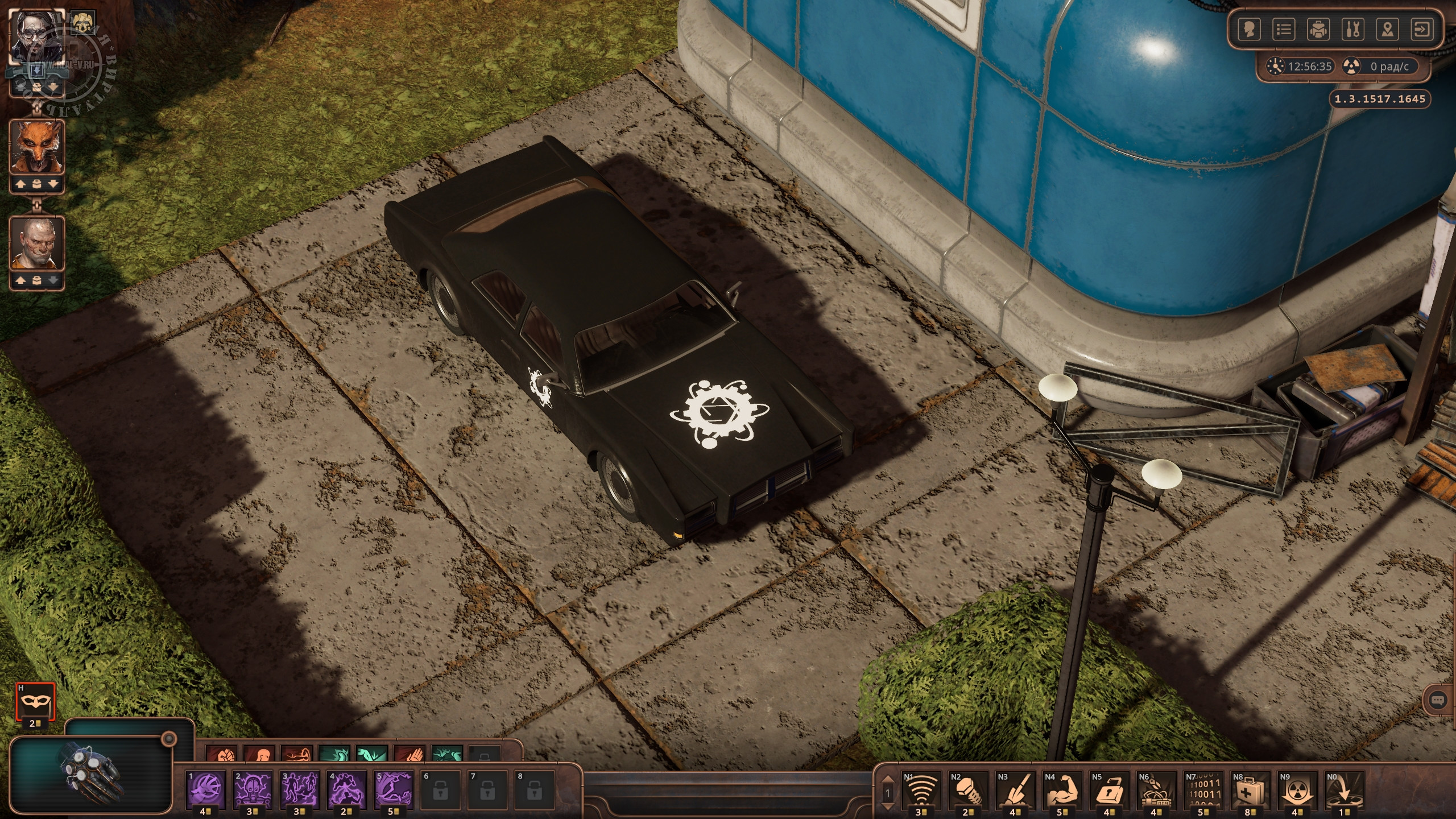This screenshot has width=1456, height=819.
Task: Open the character sheet head icon
Action: [x=1249, y=30]
